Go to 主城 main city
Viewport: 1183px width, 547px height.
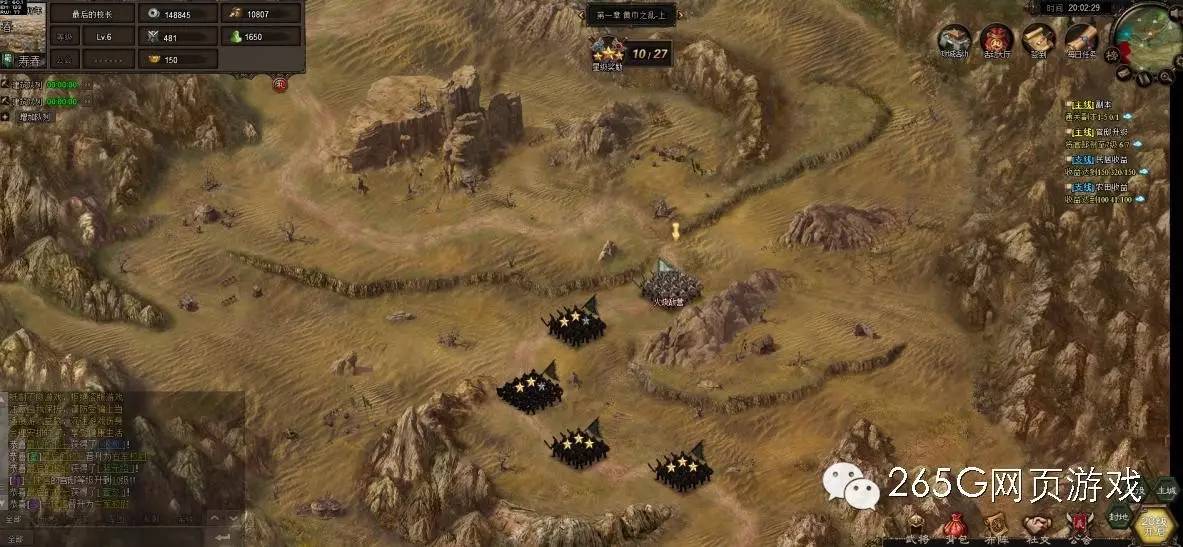[x=1165, y=490]
